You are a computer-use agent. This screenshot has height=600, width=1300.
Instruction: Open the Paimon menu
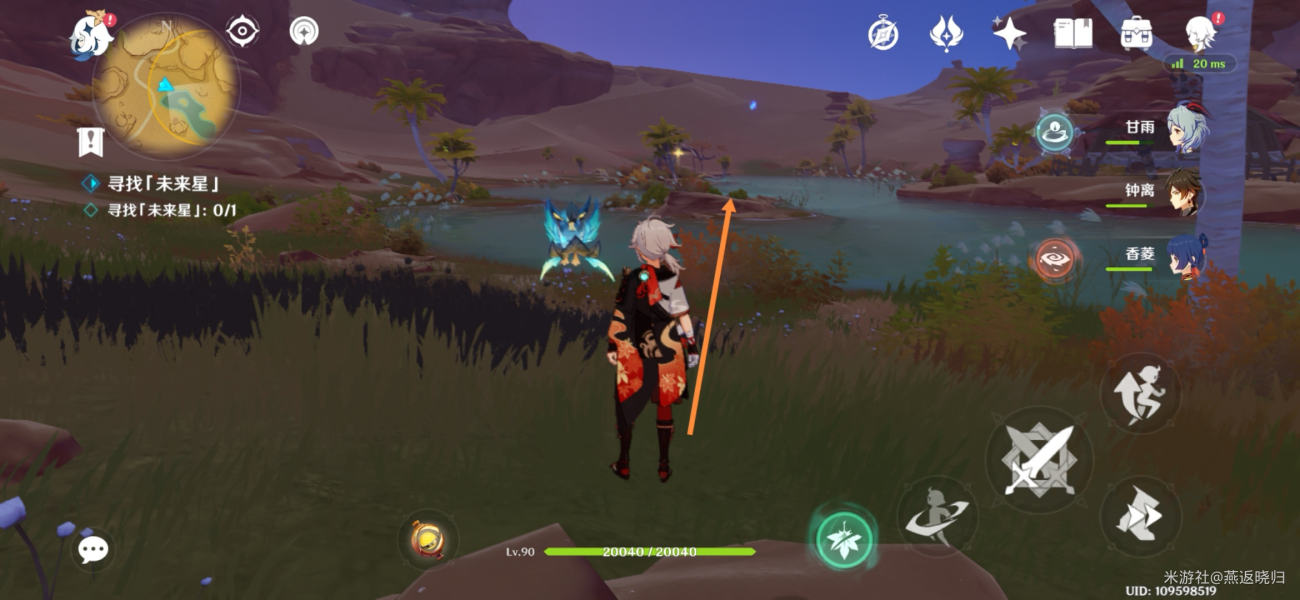coord(90,36)
